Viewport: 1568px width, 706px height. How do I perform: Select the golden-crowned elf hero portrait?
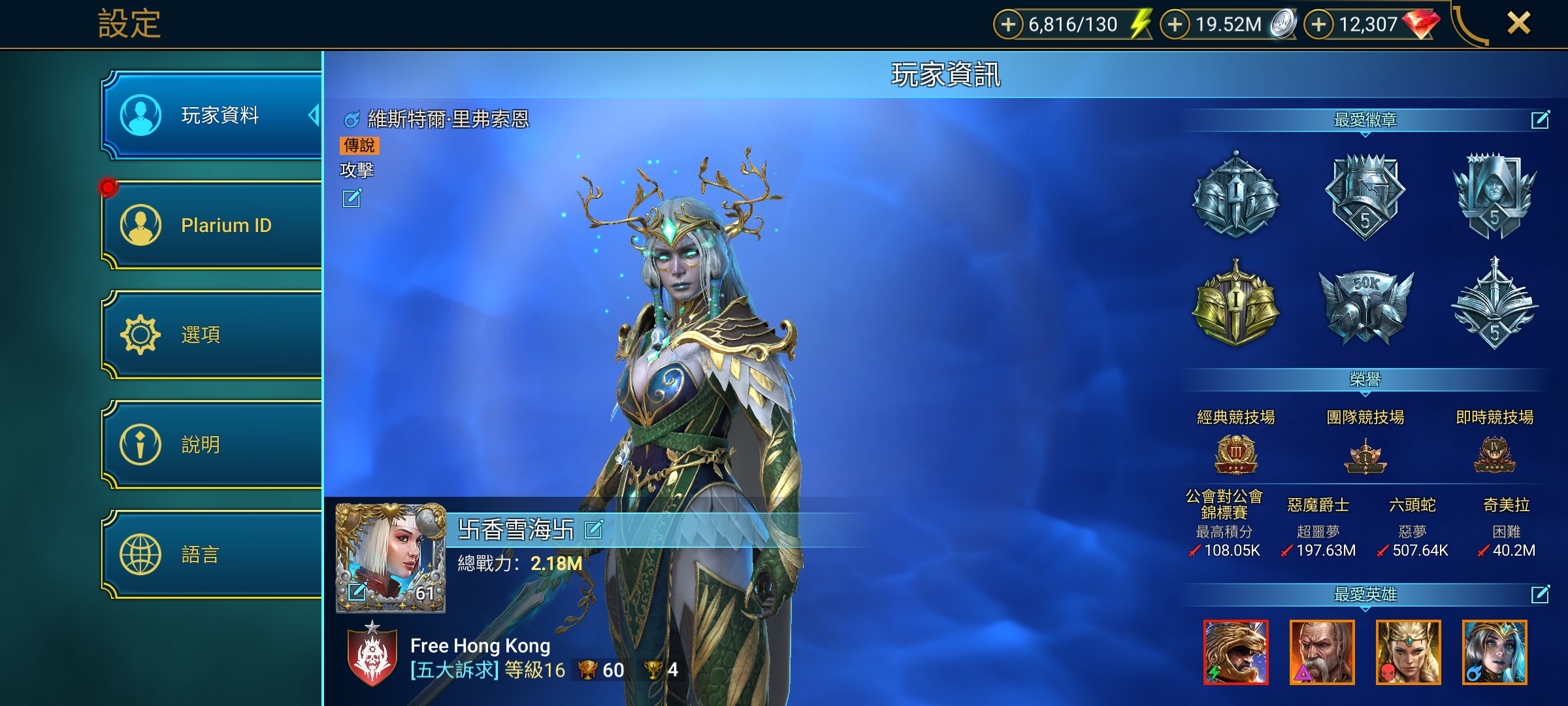coord(1408,652)
